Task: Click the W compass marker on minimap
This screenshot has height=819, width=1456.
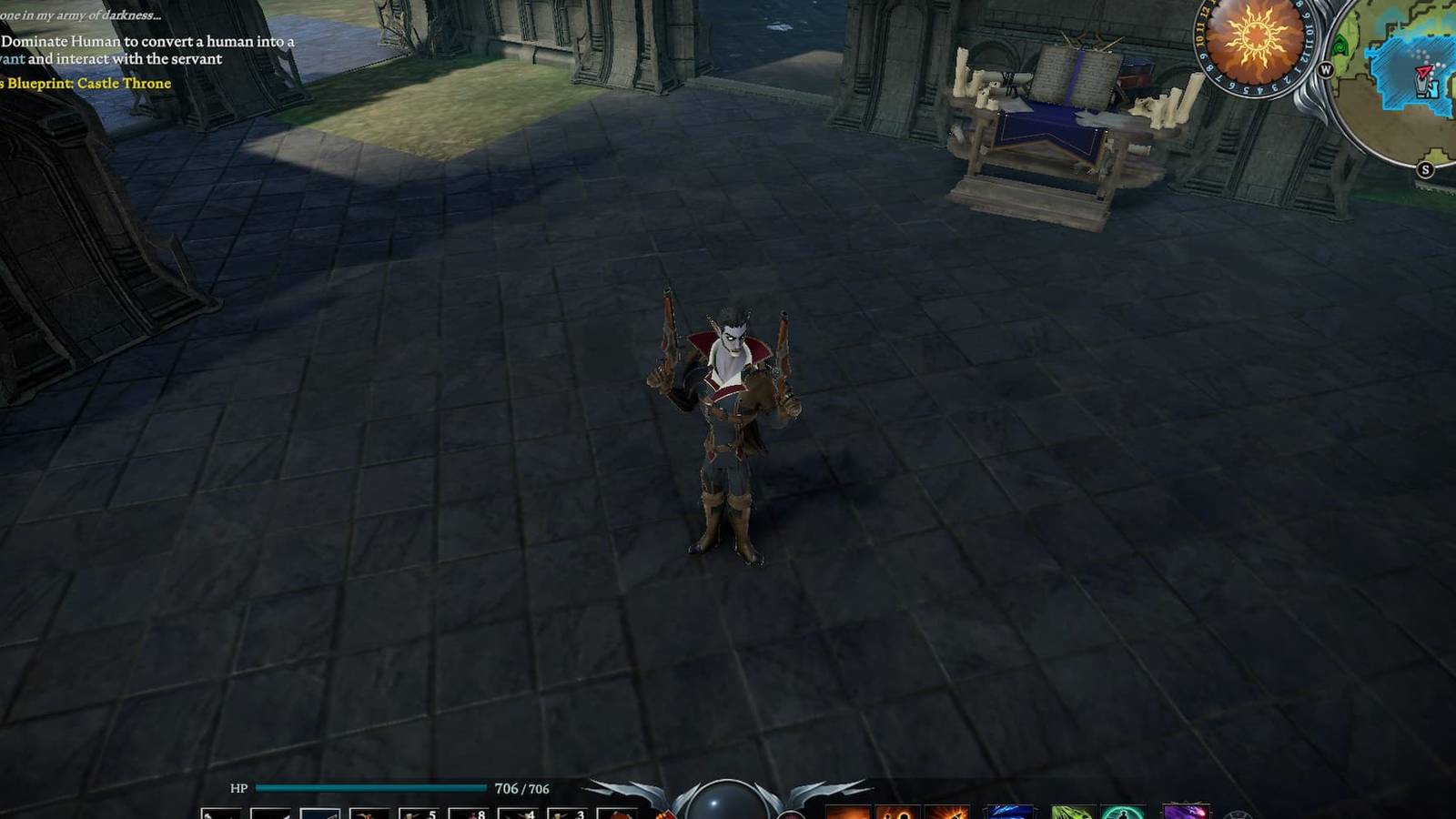Action: (1327, 69)
